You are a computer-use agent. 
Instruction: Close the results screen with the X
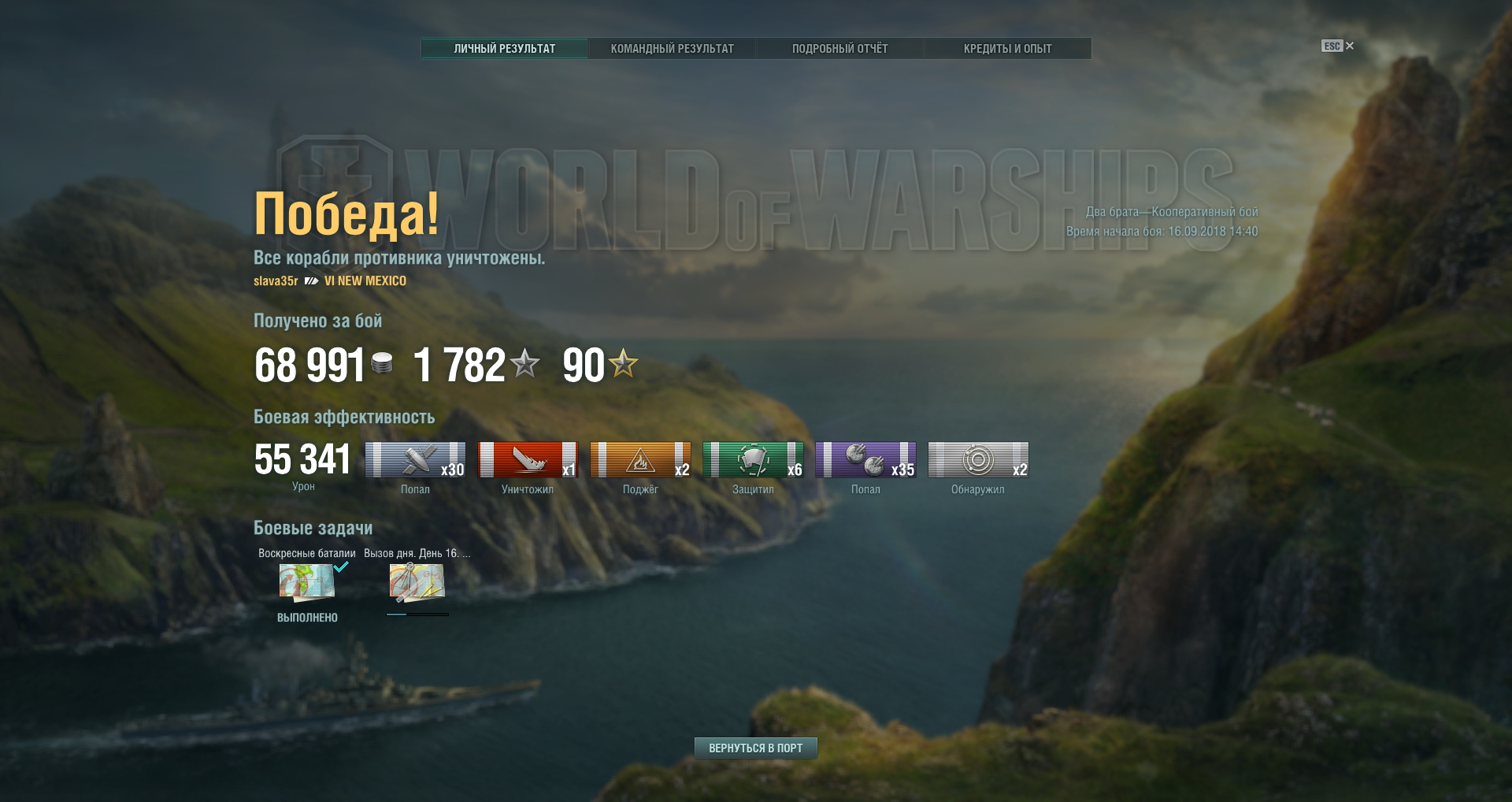click(1350, 46)
